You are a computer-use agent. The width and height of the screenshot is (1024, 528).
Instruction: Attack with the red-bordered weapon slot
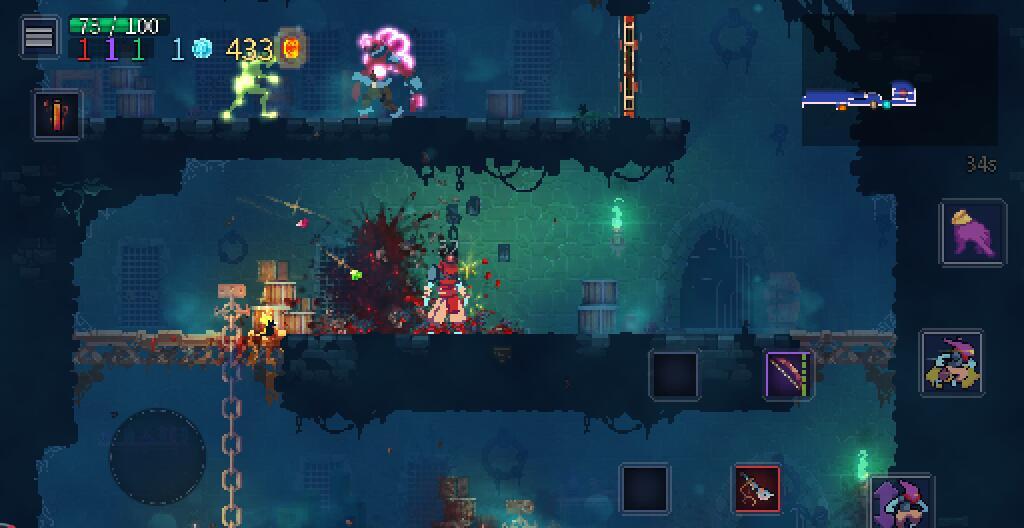click(757, 489)
